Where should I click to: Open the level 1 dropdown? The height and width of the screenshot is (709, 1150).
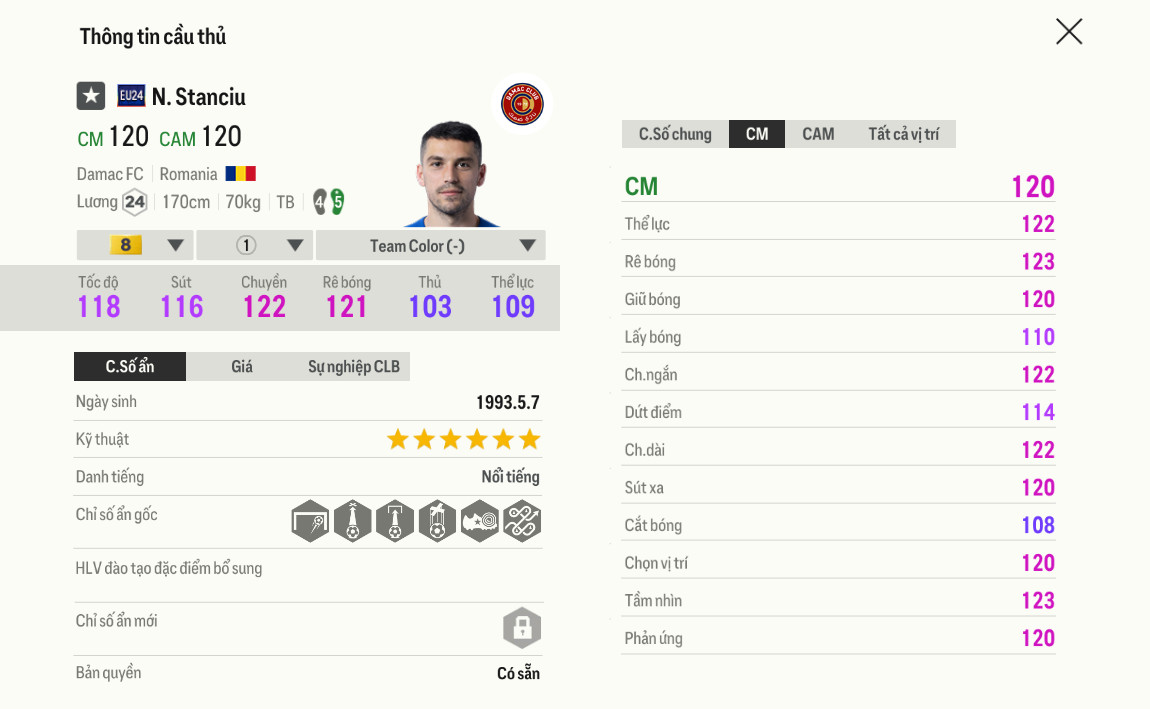click(255, 245)
